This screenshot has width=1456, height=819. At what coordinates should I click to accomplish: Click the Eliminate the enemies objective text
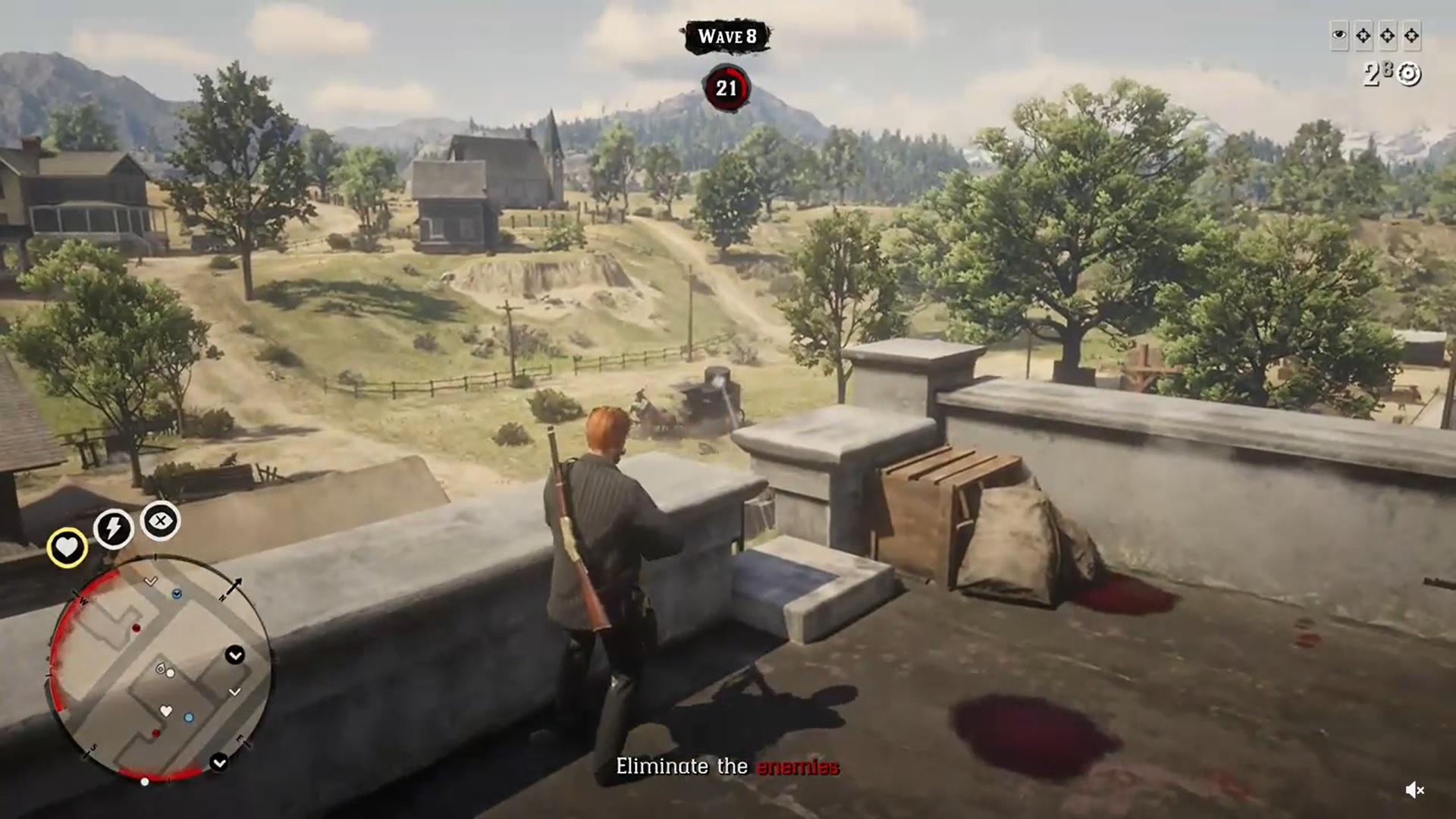(728, 767)
